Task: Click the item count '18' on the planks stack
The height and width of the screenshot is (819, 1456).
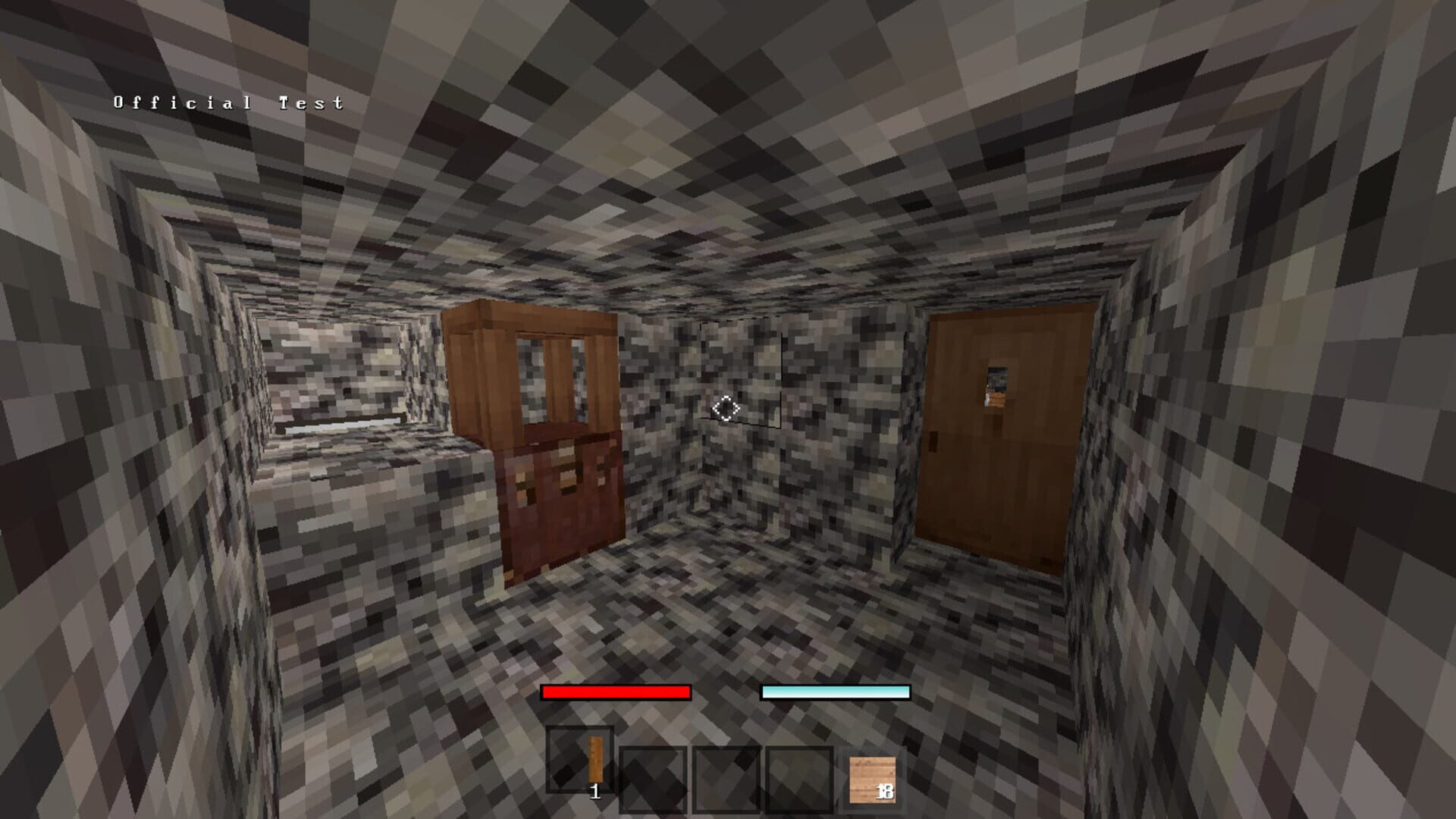Action: [x=885, y=789]
